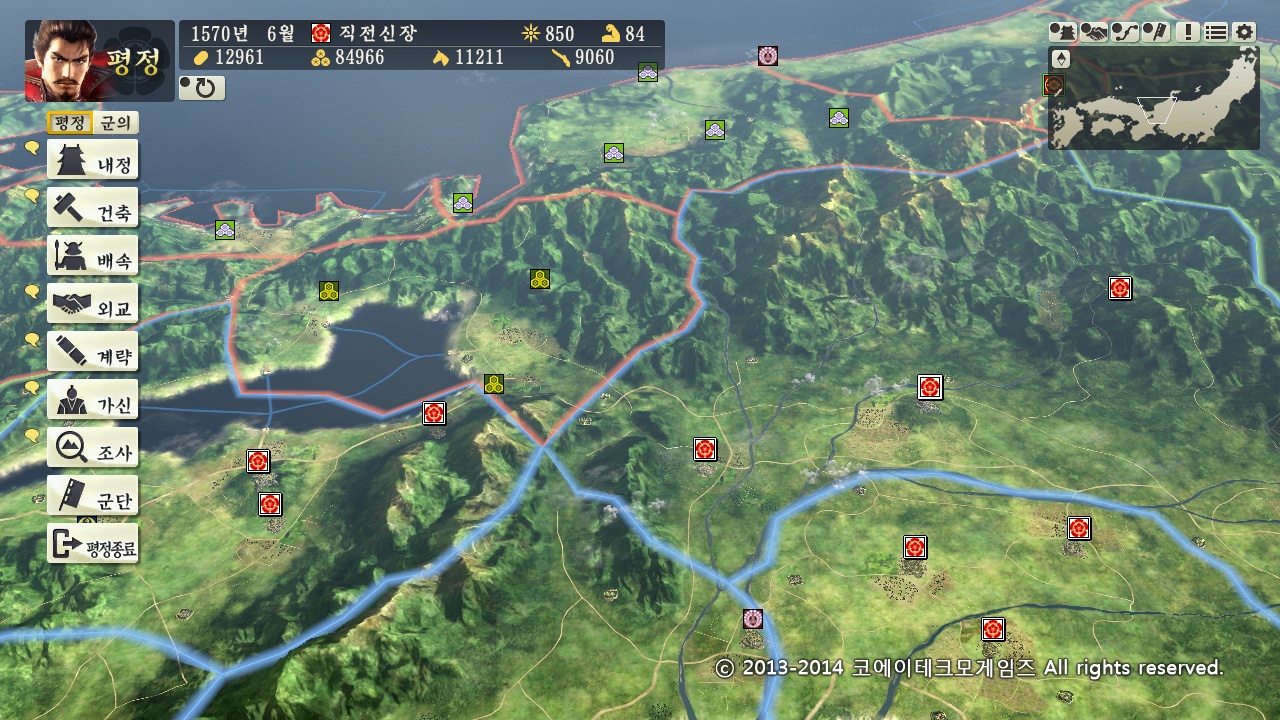Choose the 계략 stratagem menu
1280x720 pixels.
click(x=93, y=353)
